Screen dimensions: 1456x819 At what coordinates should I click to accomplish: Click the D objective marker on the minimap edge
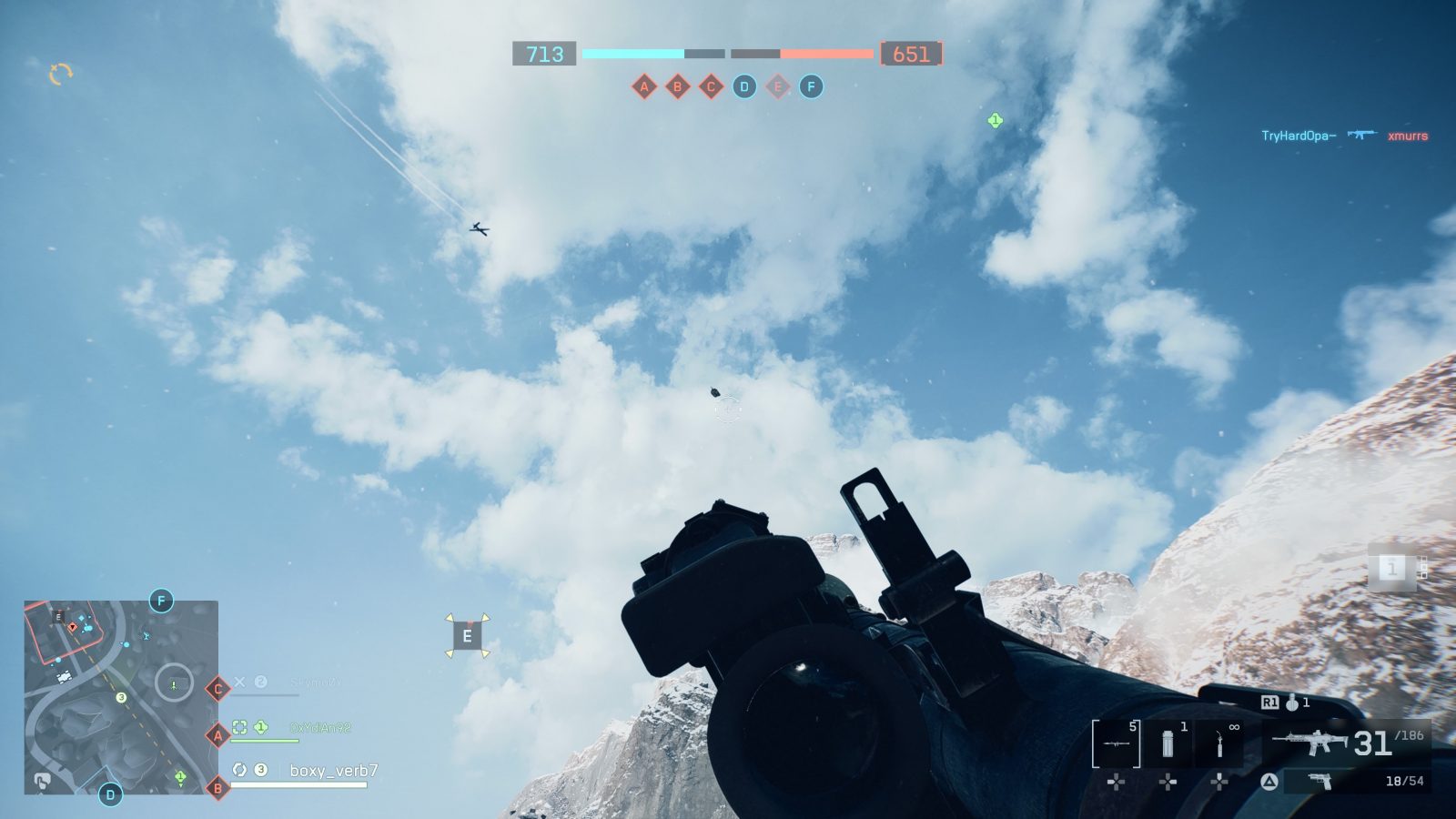click(110, 794)
